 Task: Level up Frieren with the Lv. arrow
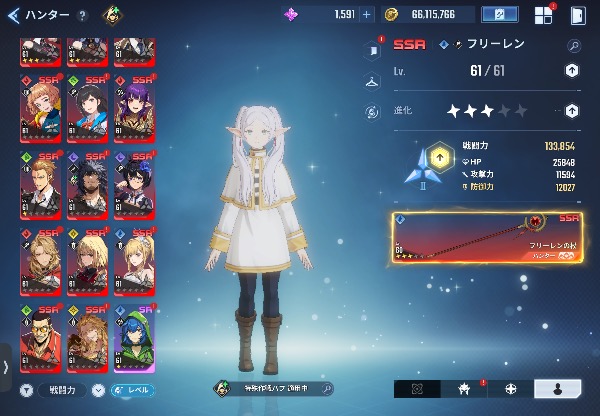(571, 70)
